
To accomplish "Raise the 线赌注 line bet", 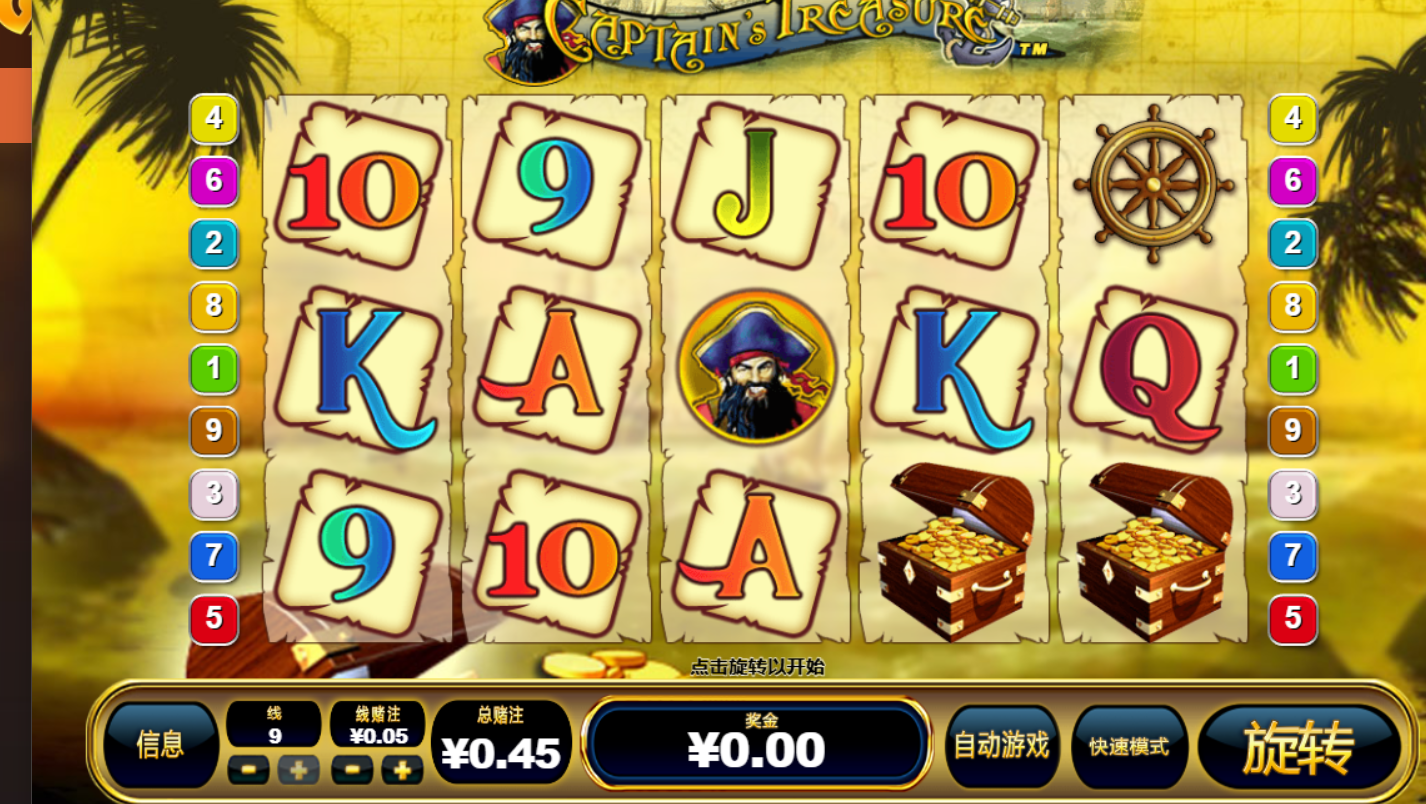I will coord(402,769).
